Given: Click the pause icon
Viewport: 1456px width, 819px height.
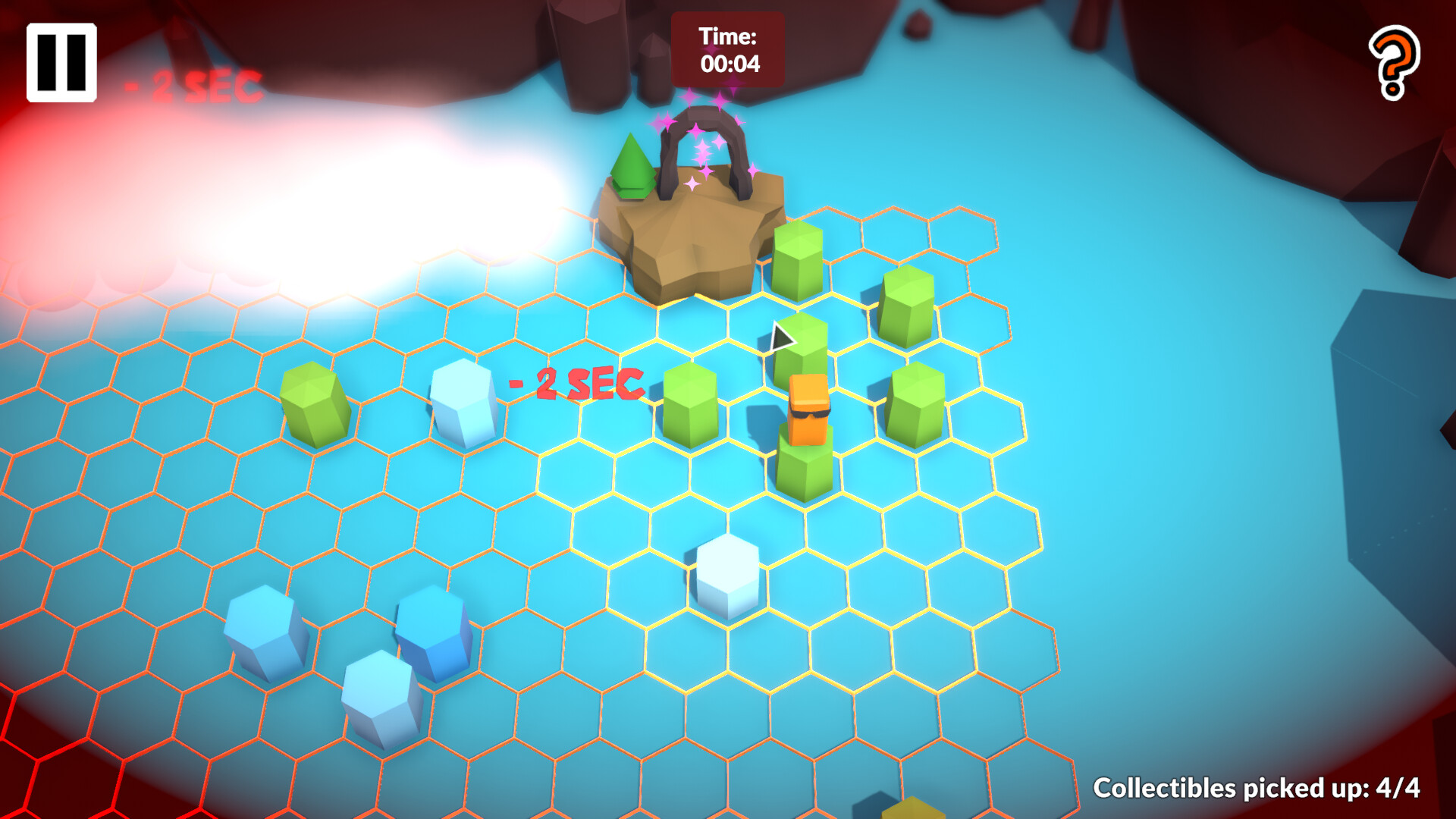Looking at the screenshot, I should pyautogui.click(x=61, y=61).
